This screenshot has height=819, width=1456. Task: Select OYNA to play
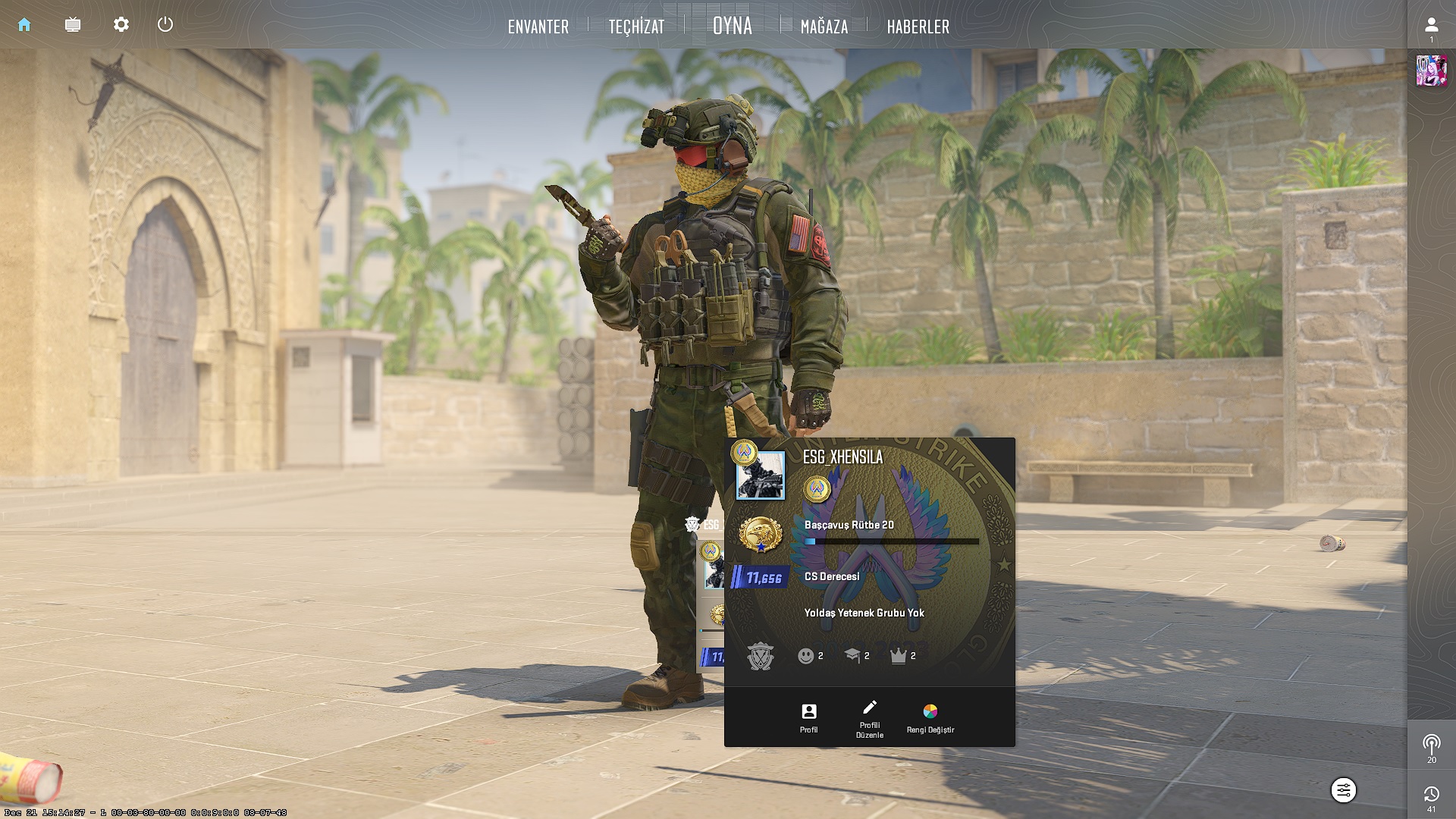[x=733, y=26]
